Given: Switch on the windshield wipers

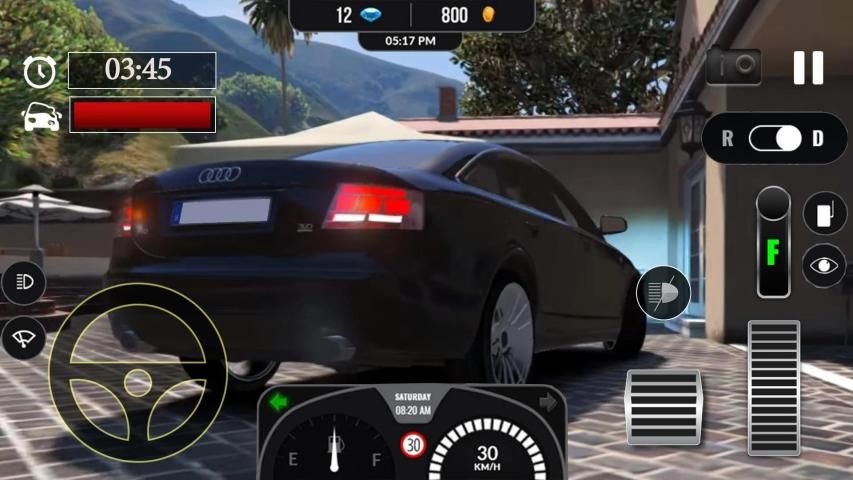Looking at the screenshot, I should [23, 337].
